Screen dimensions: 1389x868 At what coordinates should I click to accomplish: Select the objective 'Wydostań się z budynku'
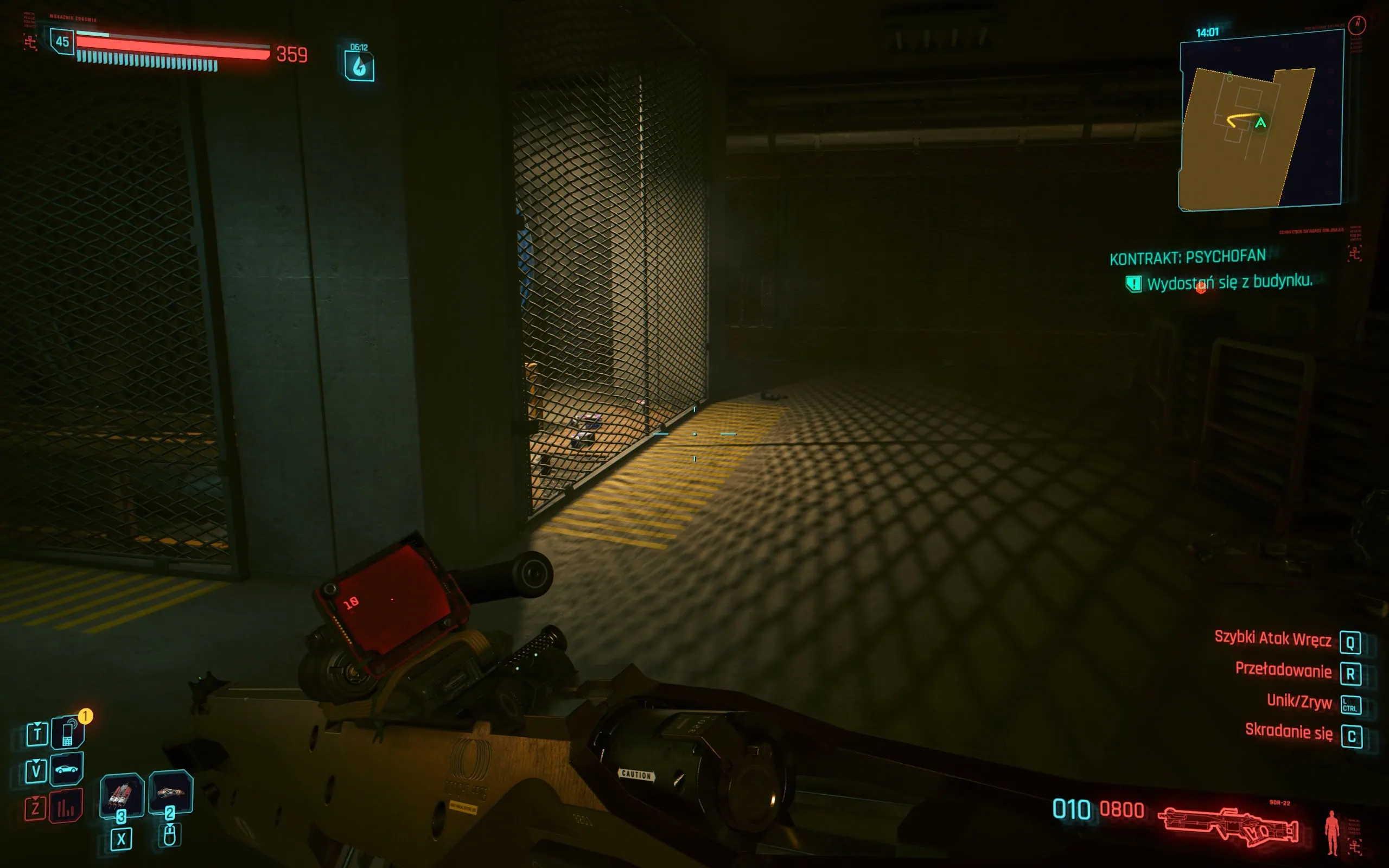(1229, 282)
